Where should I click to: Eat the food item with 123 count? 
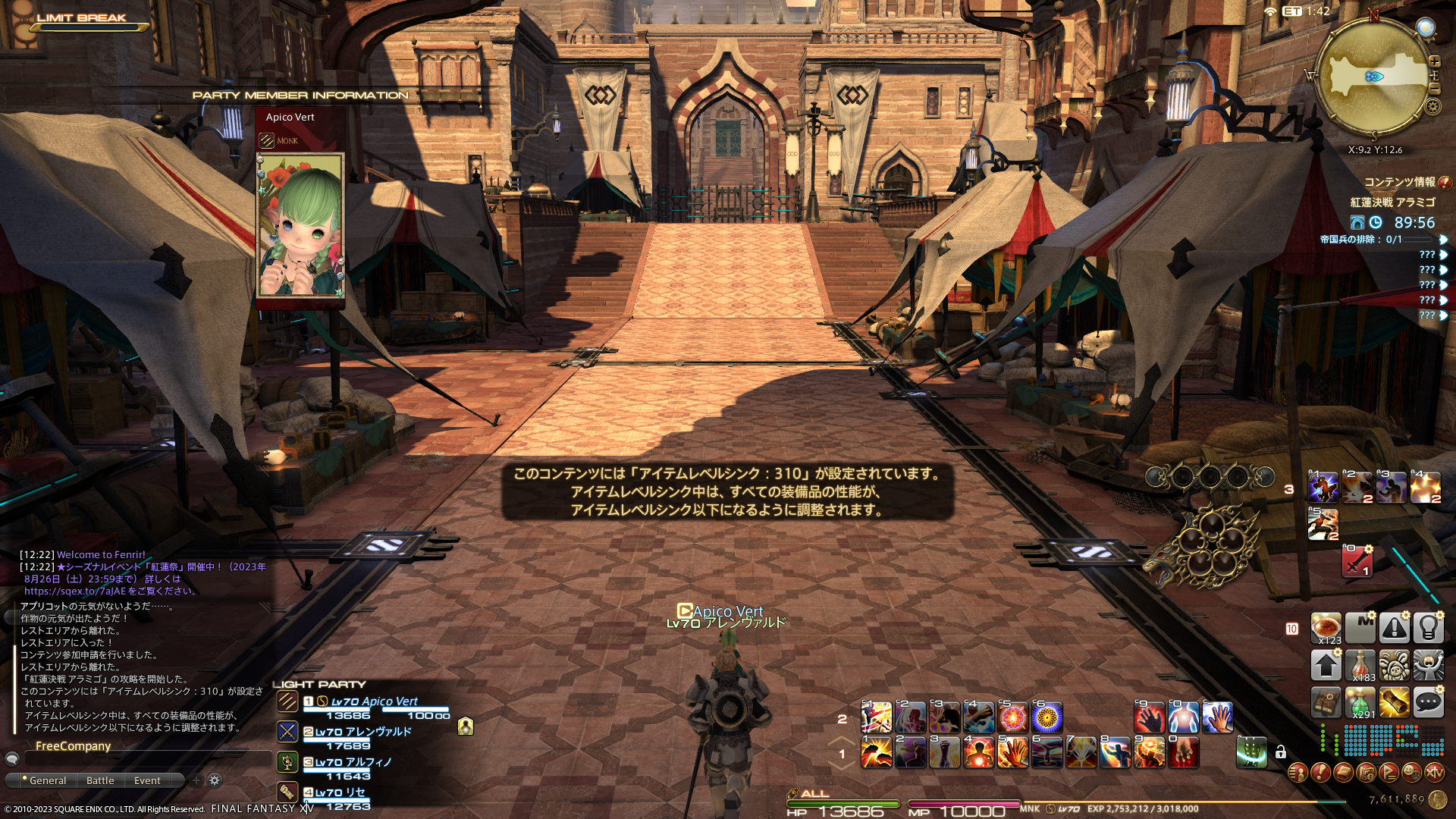click(x=1326, y=628)
